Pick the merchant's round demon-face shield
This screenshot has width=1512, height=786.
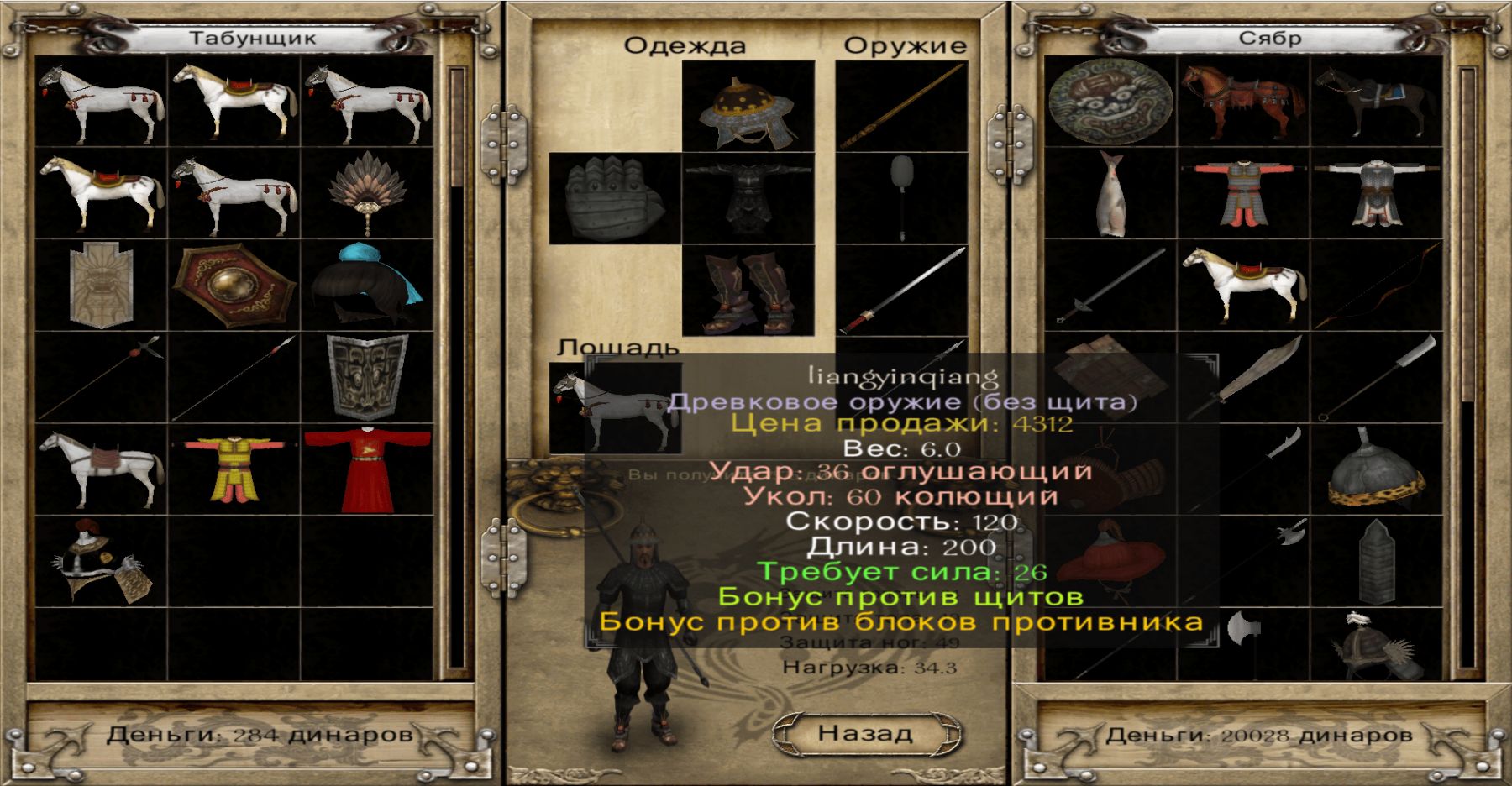tap(1110, 102)
